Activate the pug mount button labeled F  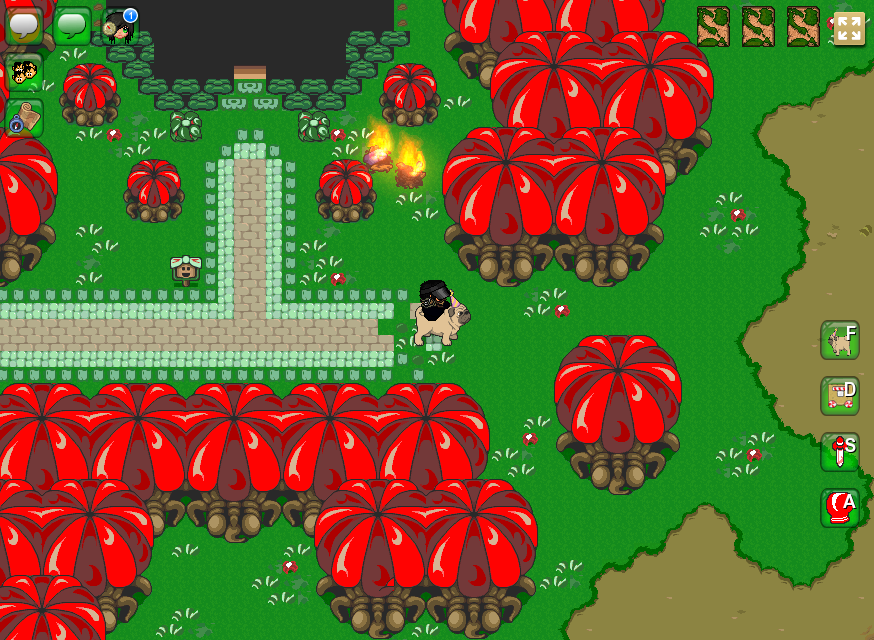tap(840, 340)
